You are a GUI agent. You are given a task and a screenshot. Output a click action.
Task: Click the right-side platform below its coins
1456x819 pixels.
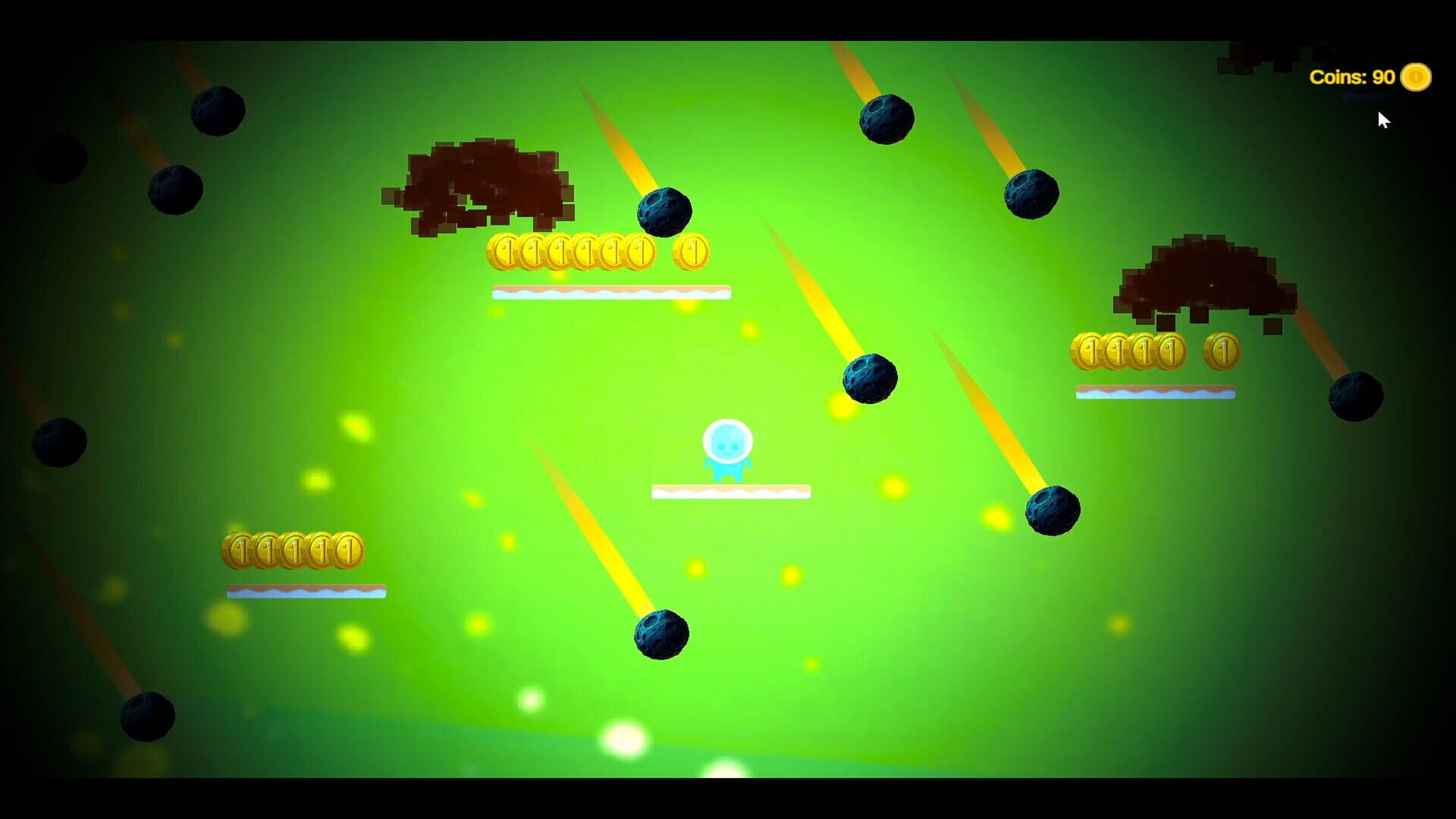pos(1154,391)
